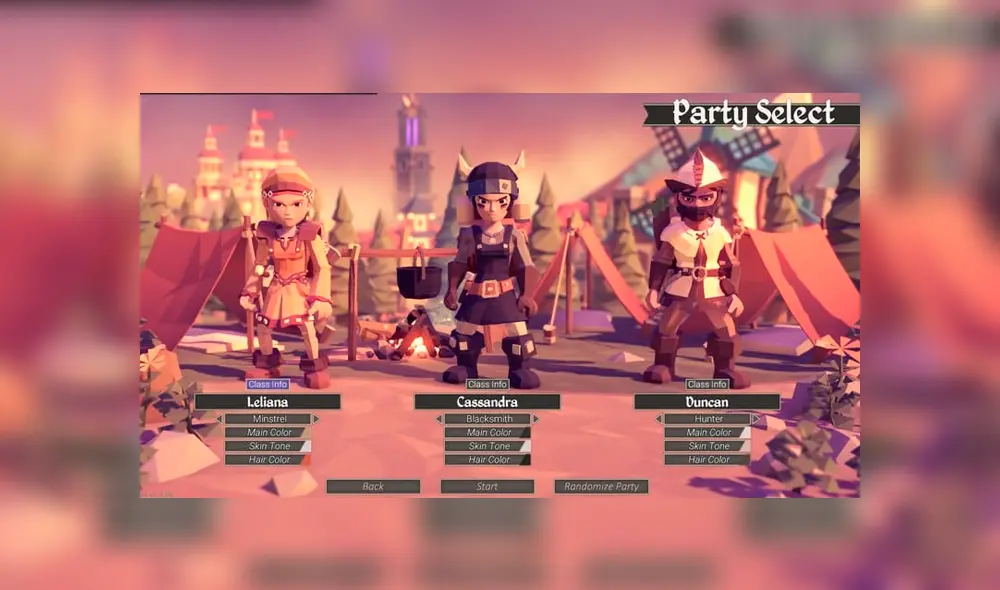Start the game with this party
Image resolution: width=1000 pixels, height=590 pixels.
pos(487,487)
